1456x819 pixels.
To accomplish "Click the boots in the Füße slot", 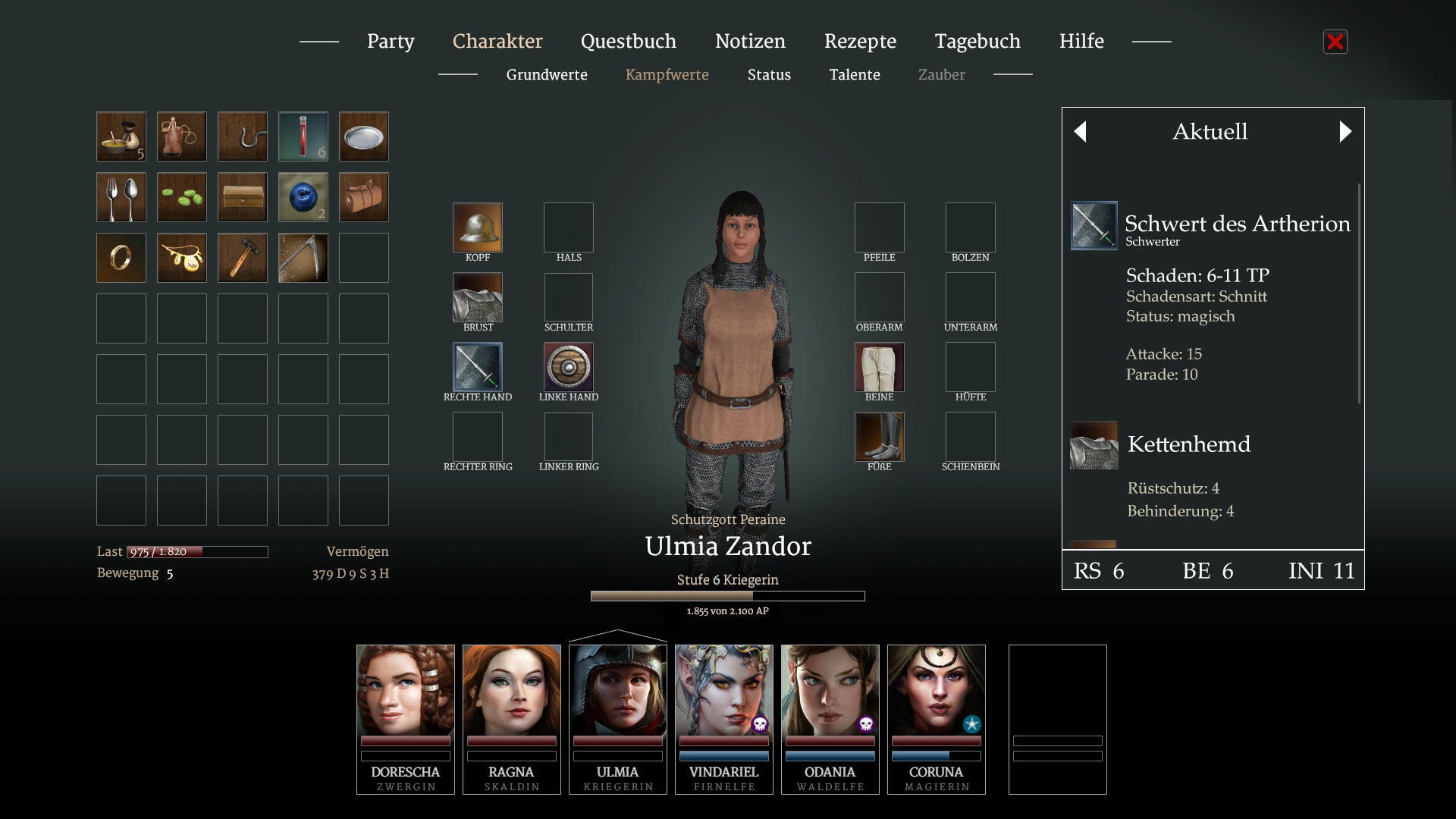I will point(880,437).
